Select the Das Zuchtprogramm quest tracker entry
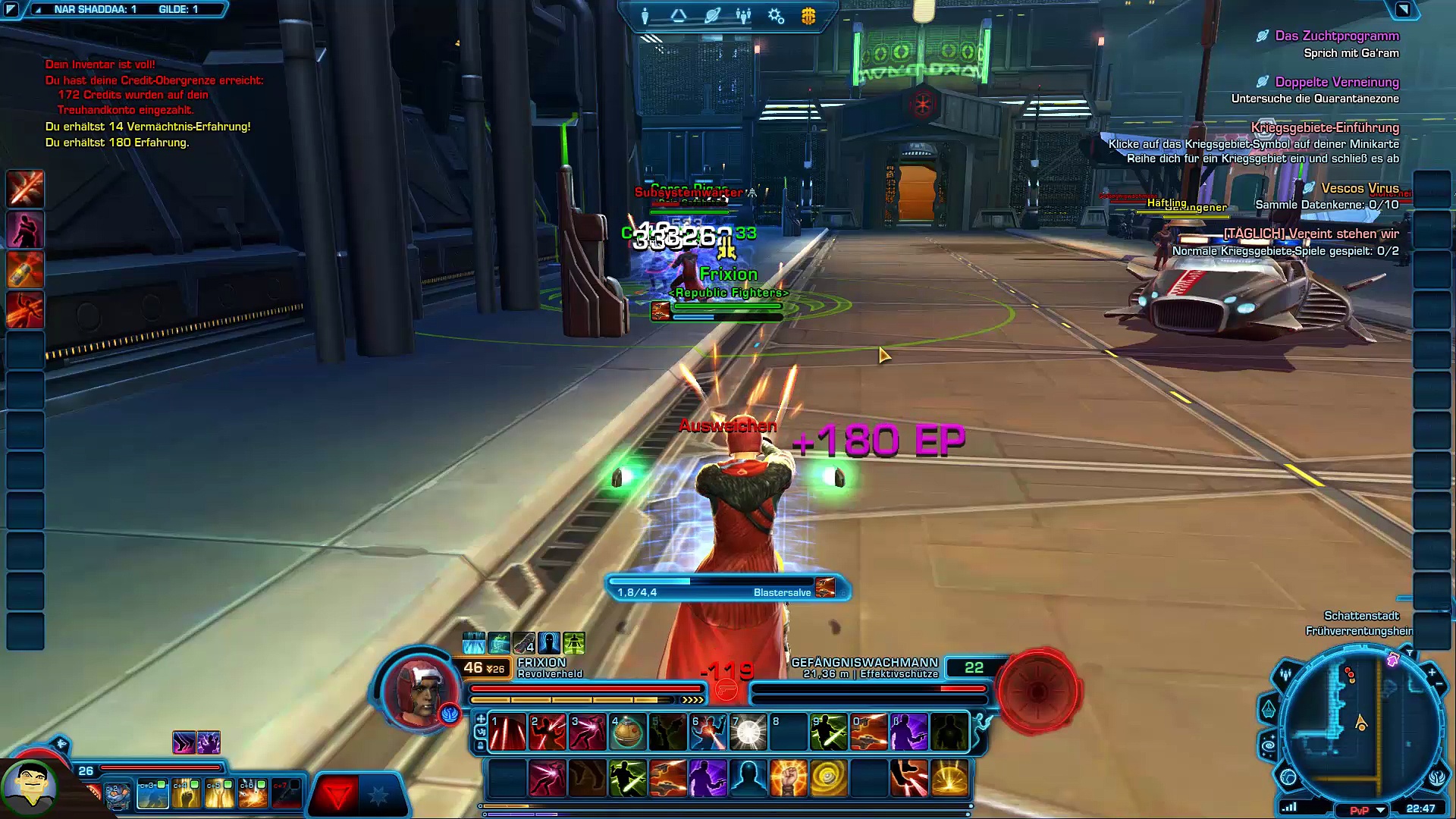 click(x=1336, y=36)
